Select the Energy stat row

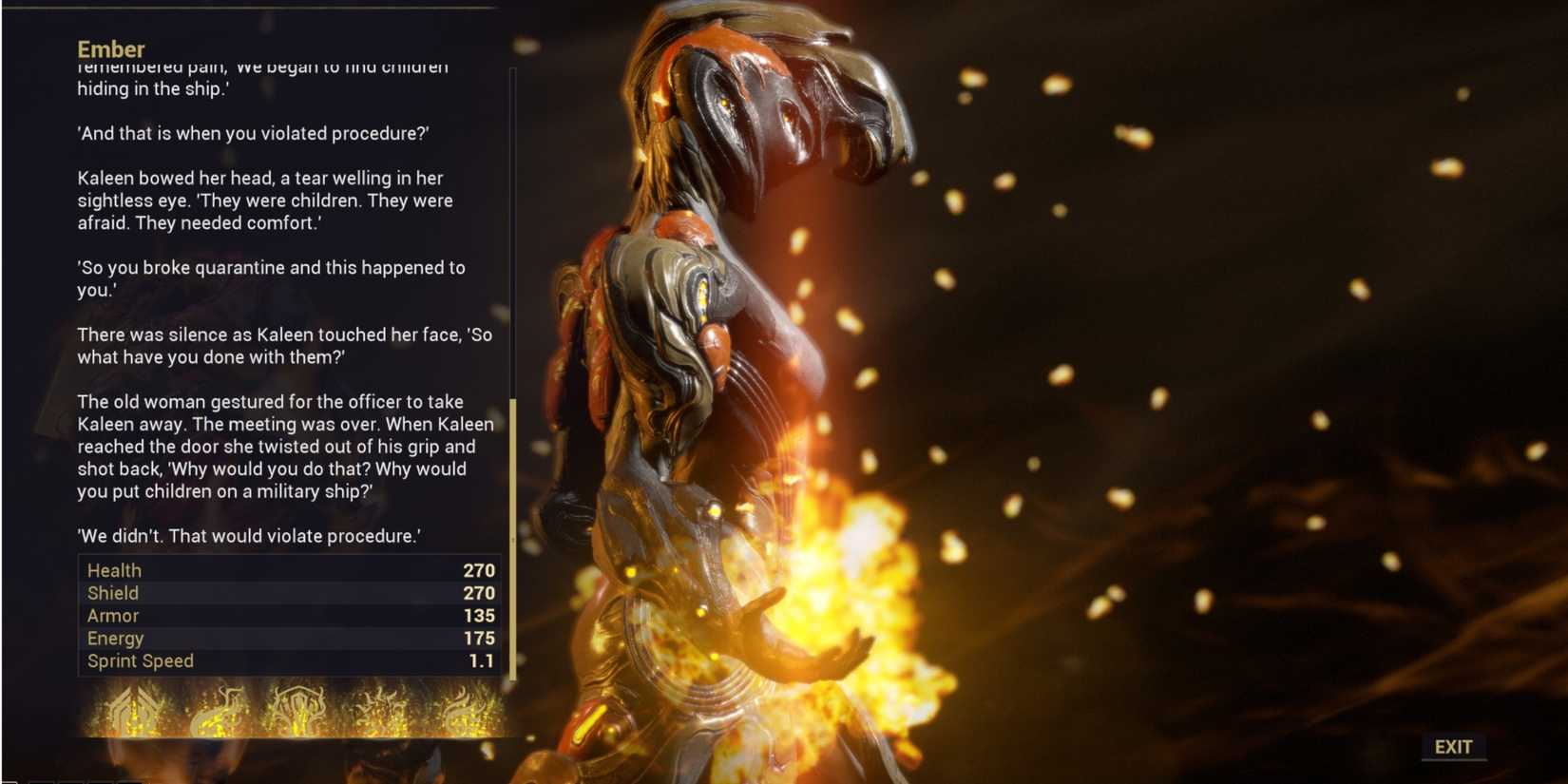point(285,639)
